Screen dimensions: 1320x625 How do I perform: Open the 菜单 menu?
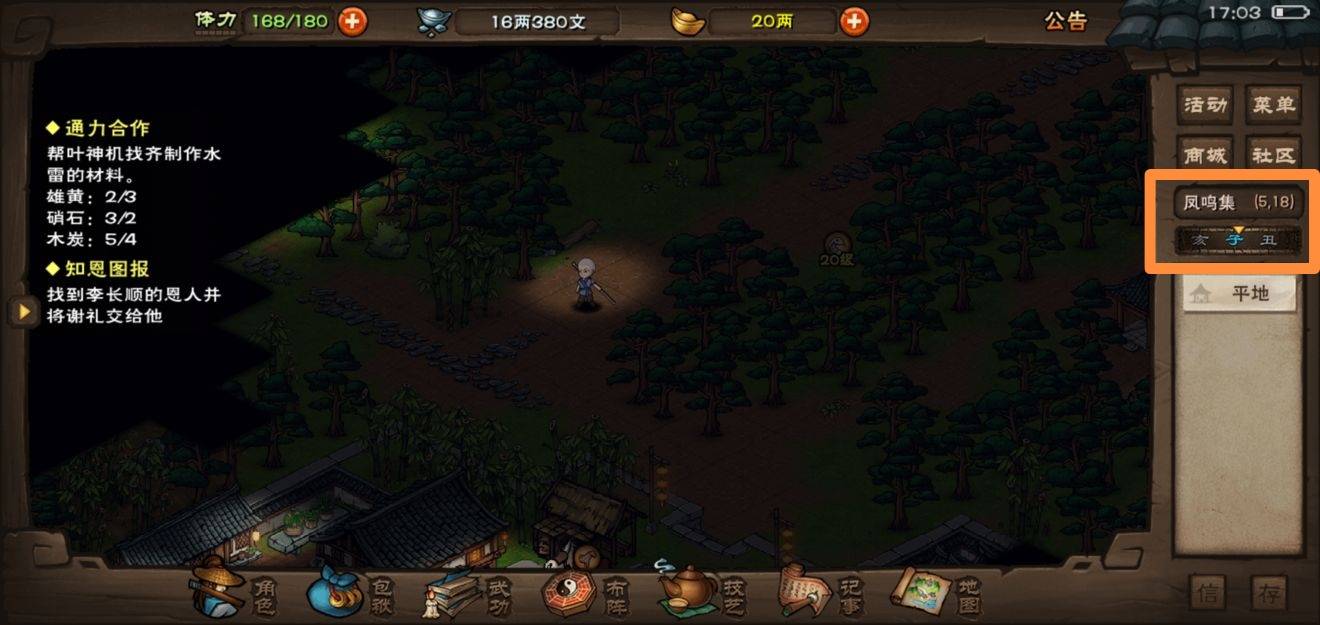pos(1273,104)
